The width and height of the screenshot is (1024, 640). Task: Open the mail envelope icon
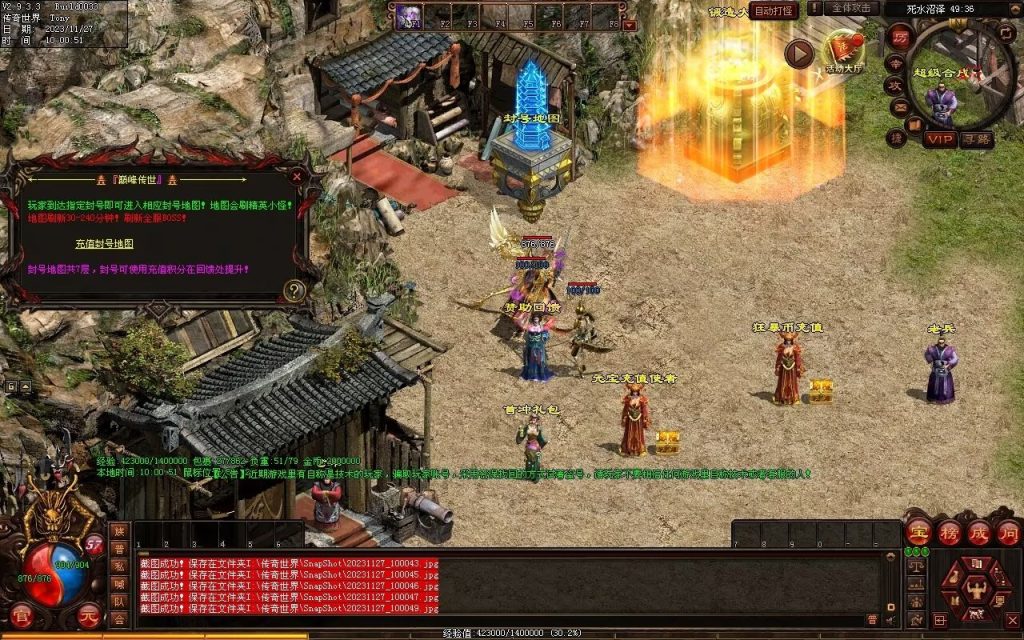pyautogui.click(x=898, y=106)
